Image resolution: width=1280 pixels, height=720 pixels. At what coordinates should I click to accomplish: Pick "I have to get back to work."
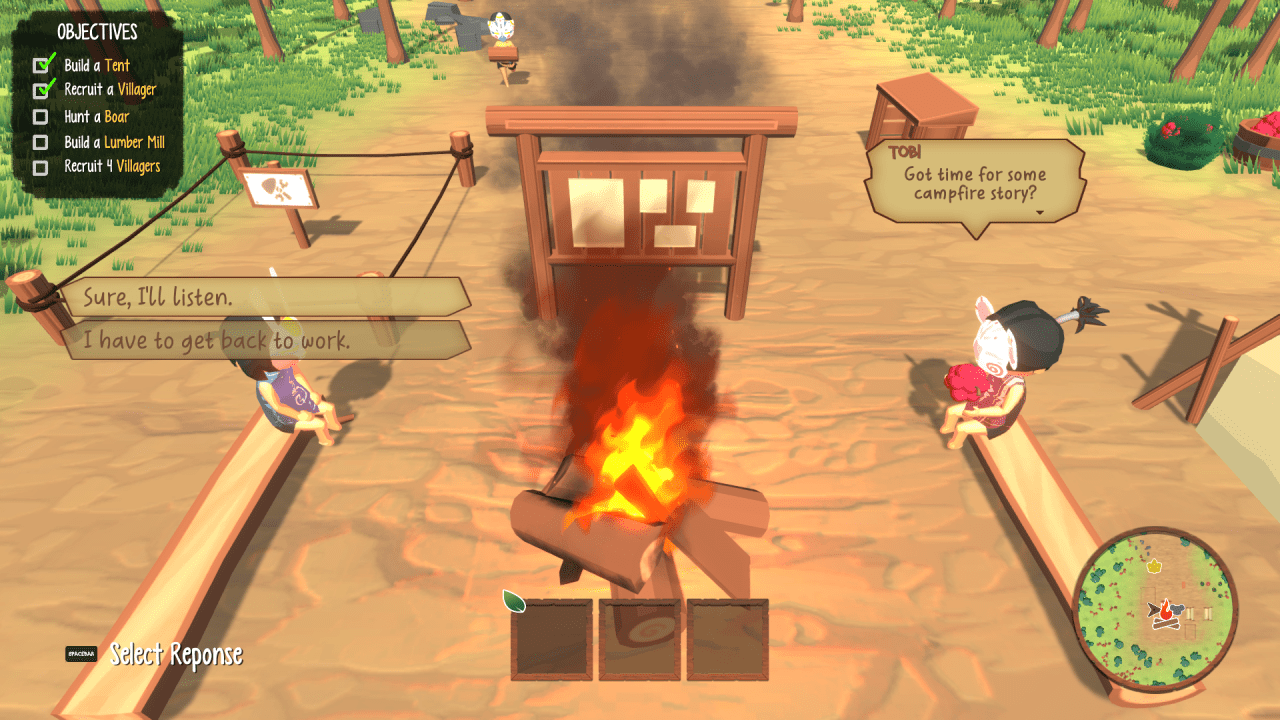[x=265, y=341]
